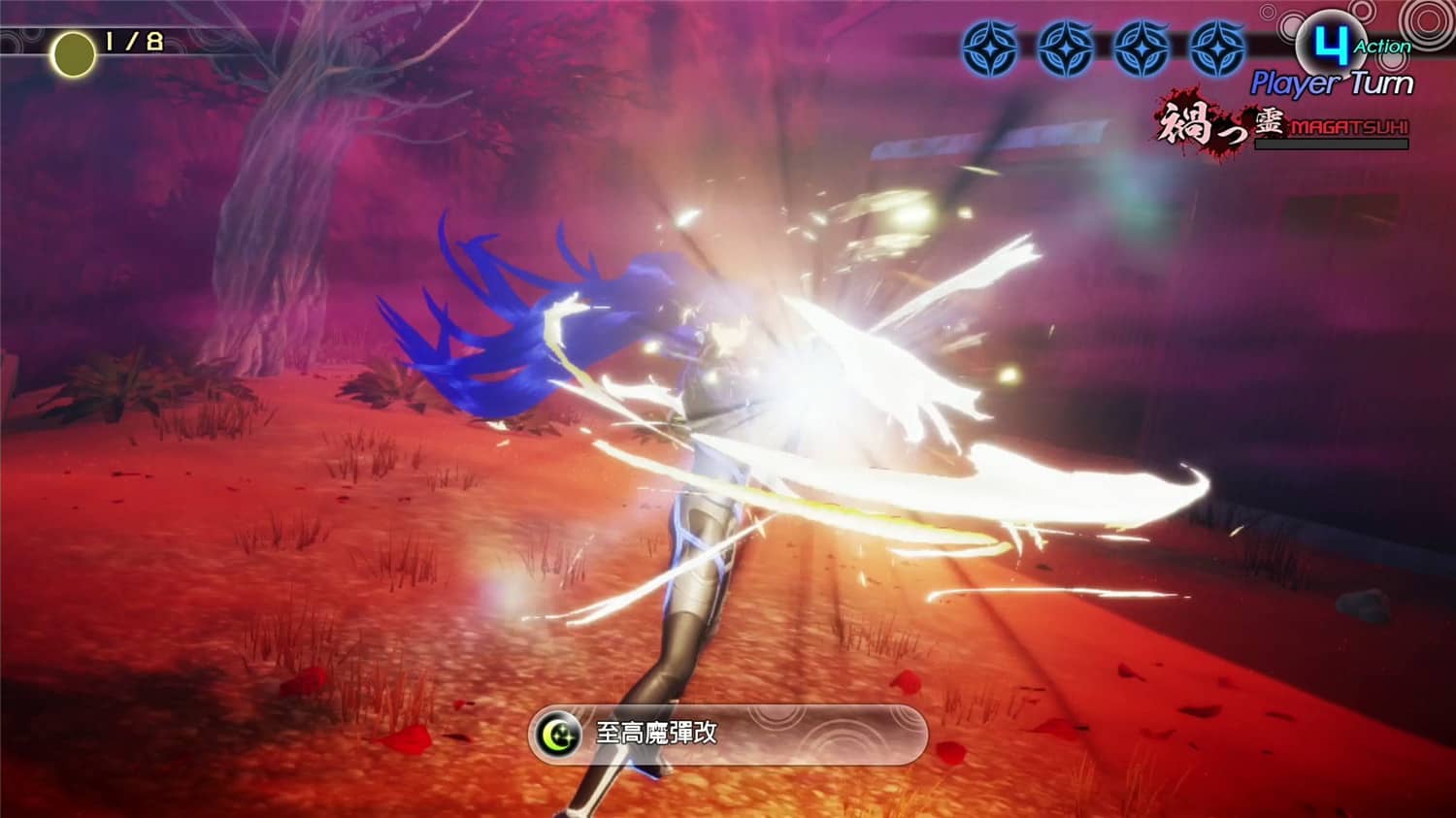This screenshot has width=1456, height=818.
Task: Toggle the Player Turn indicator
Action: [1332, 82]
